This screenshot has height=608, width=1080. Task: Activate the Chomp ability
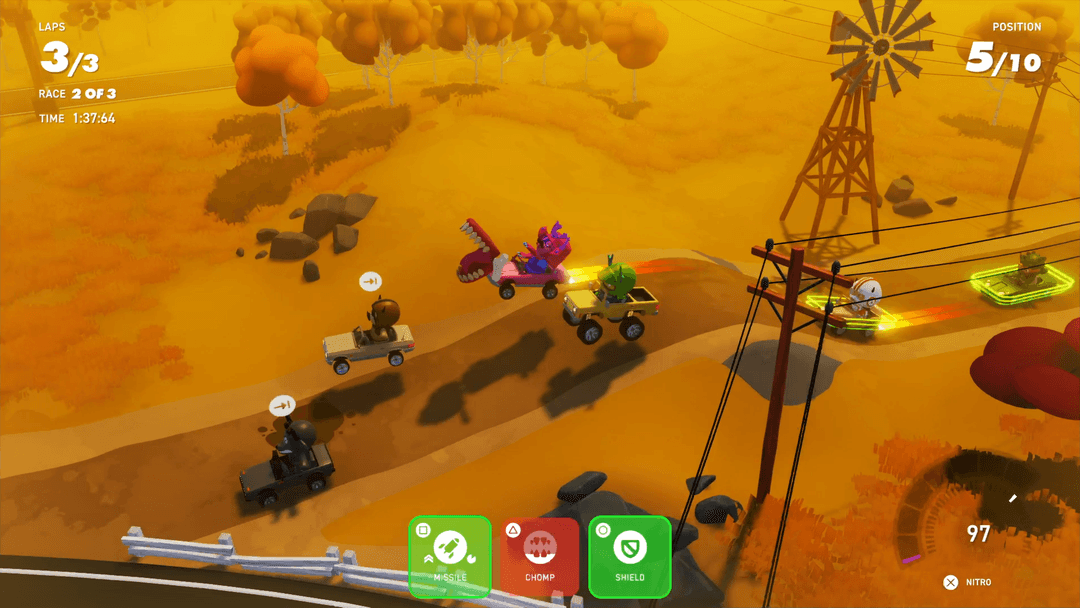coord(540,556)
